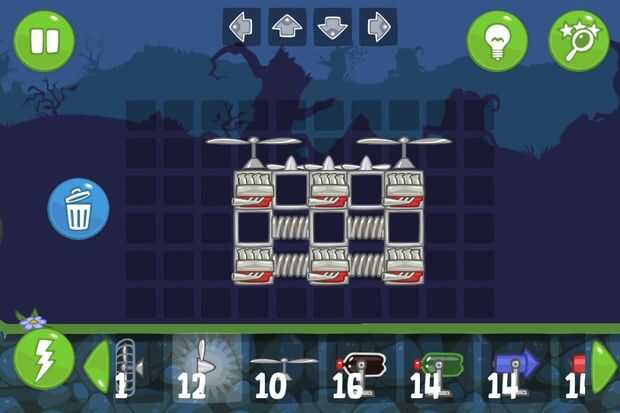
Task: Click the blue trash can button
Action: pyautogui.click(x=78, y=209)
